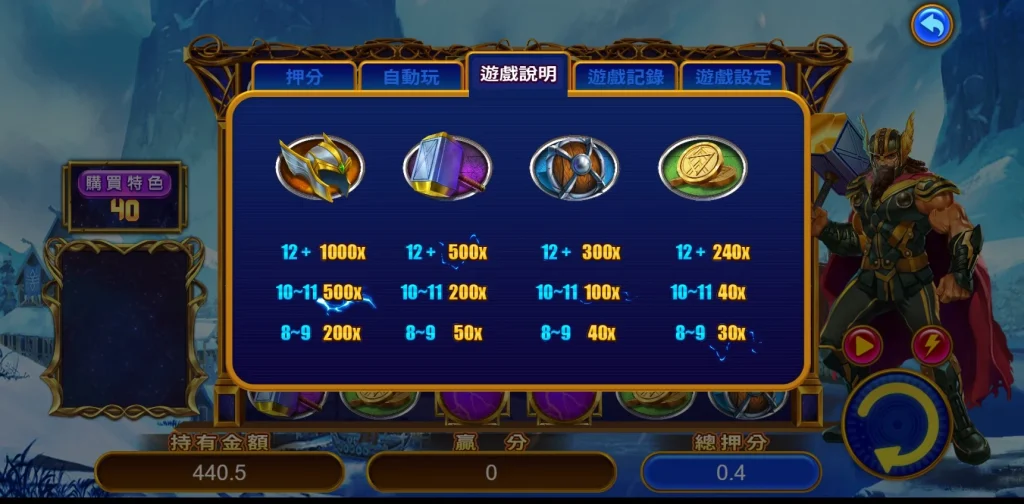Select the 遊戲說明 tab
This screenshot has height=504, width=1024.
tap(518, 74)
